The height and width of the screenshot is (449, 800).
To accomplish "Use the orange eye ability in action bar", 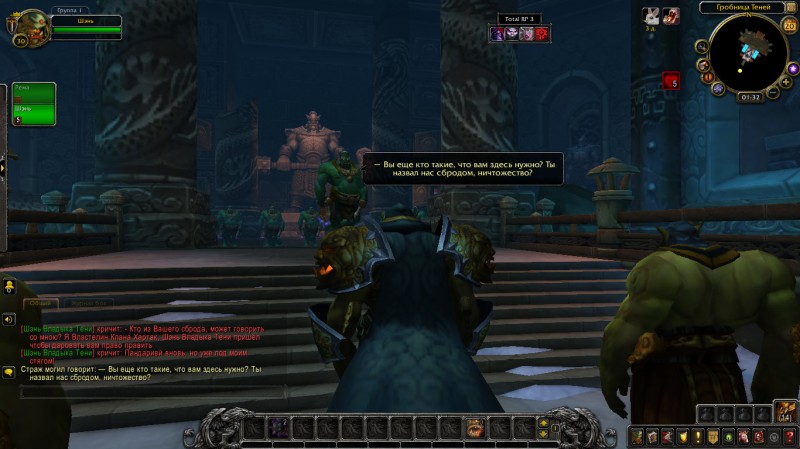I will 475,428.
